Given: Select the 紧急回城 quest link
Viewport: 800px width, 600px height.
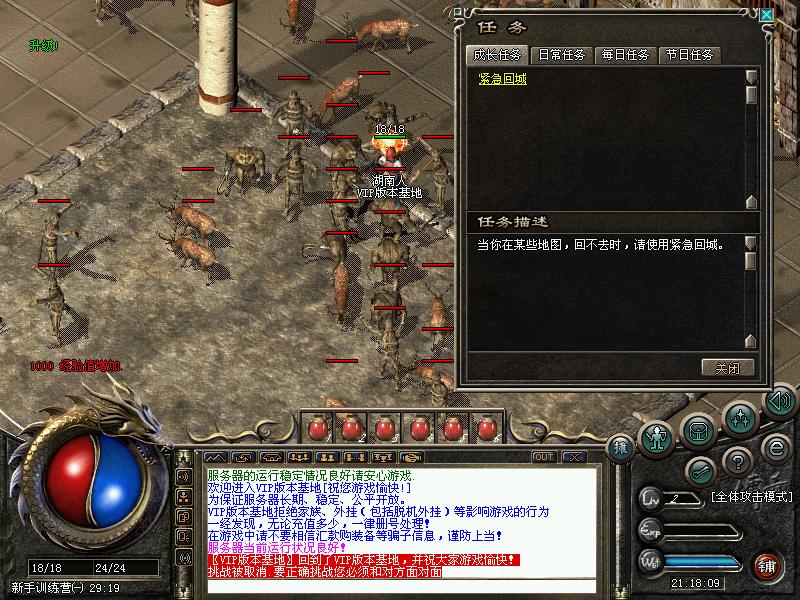Looking at the screenshot, I should [502, 80].
